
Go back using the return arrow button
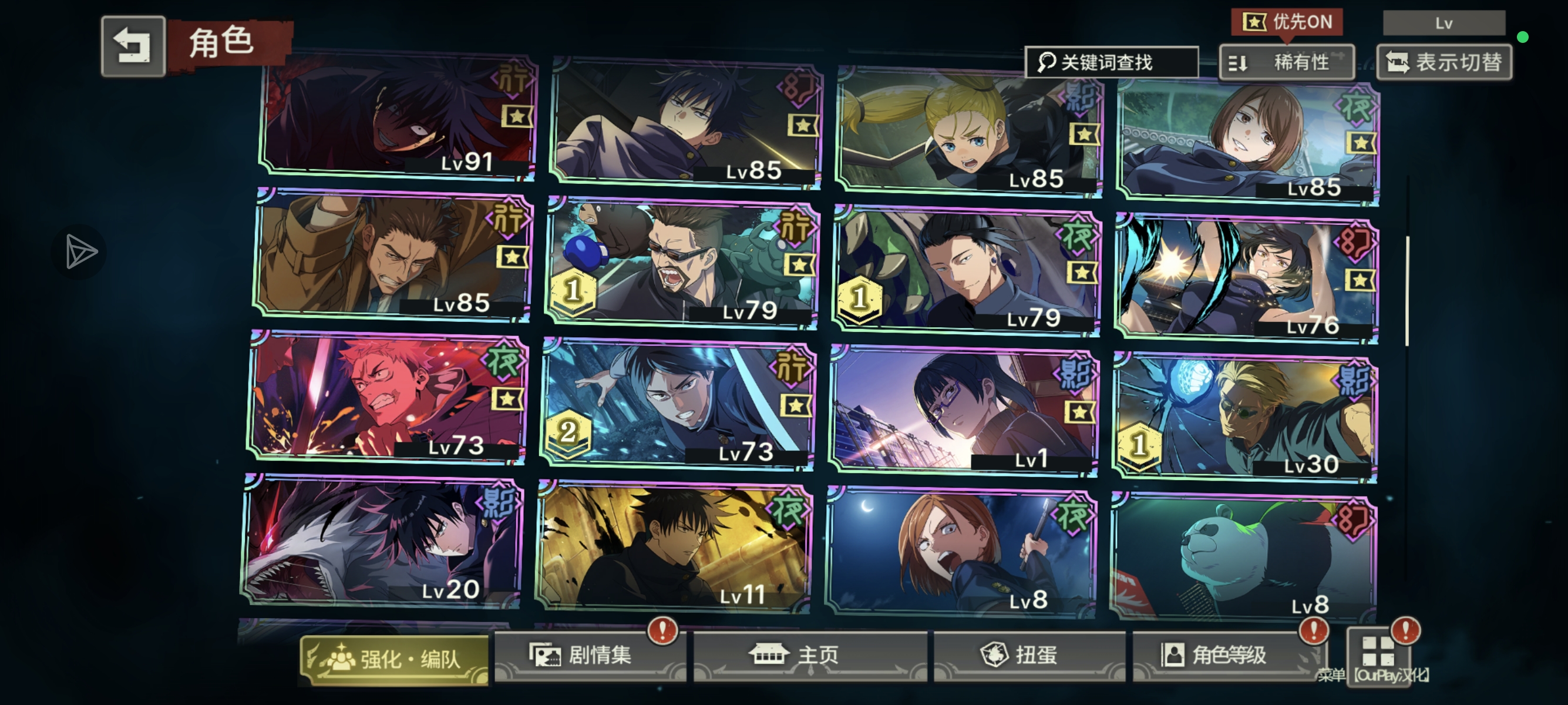tap(133, 46)
